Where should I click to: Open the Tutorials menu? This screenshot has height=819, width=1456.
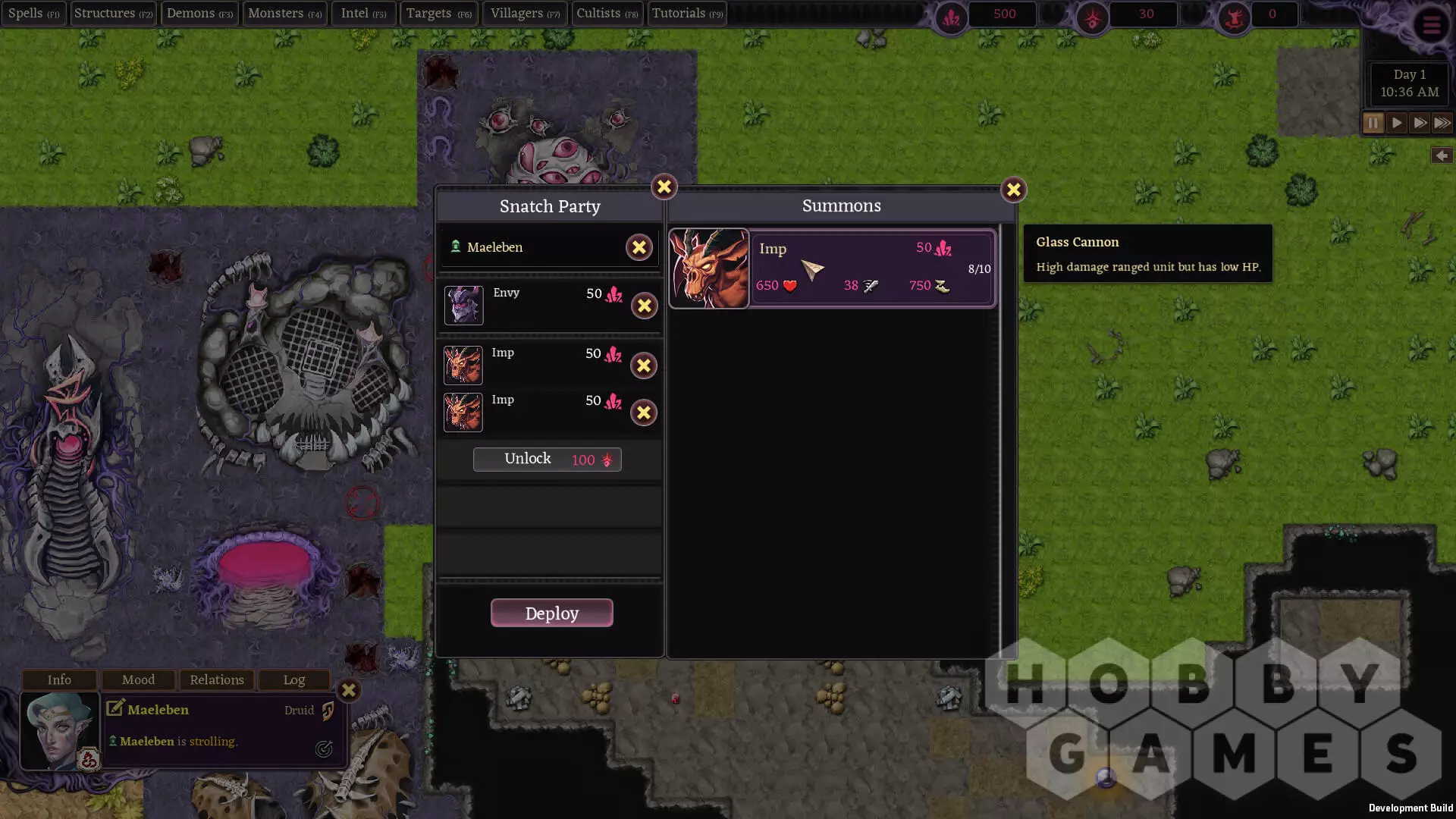coord(687,14)
